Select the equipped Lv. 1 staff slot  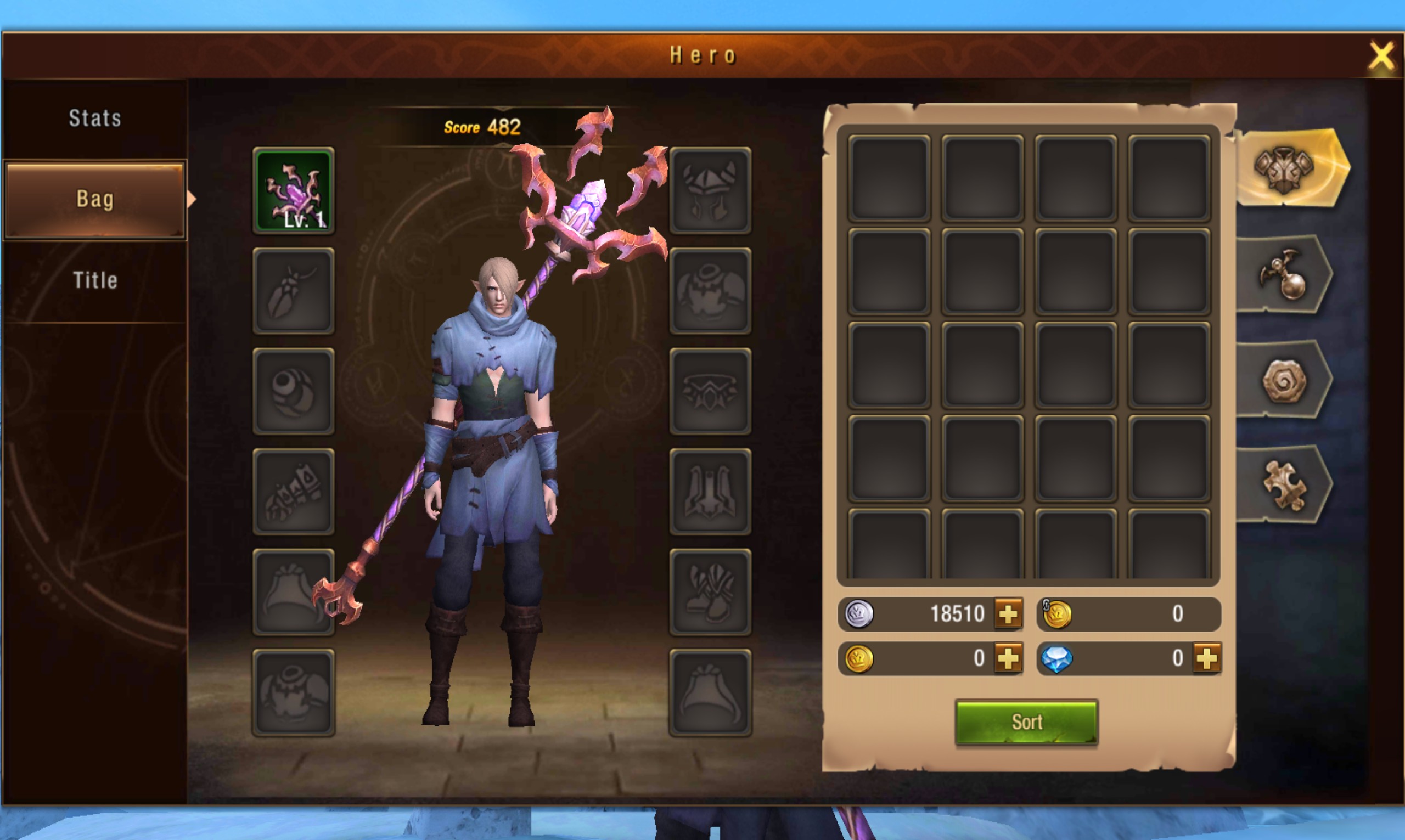[293, 190]
